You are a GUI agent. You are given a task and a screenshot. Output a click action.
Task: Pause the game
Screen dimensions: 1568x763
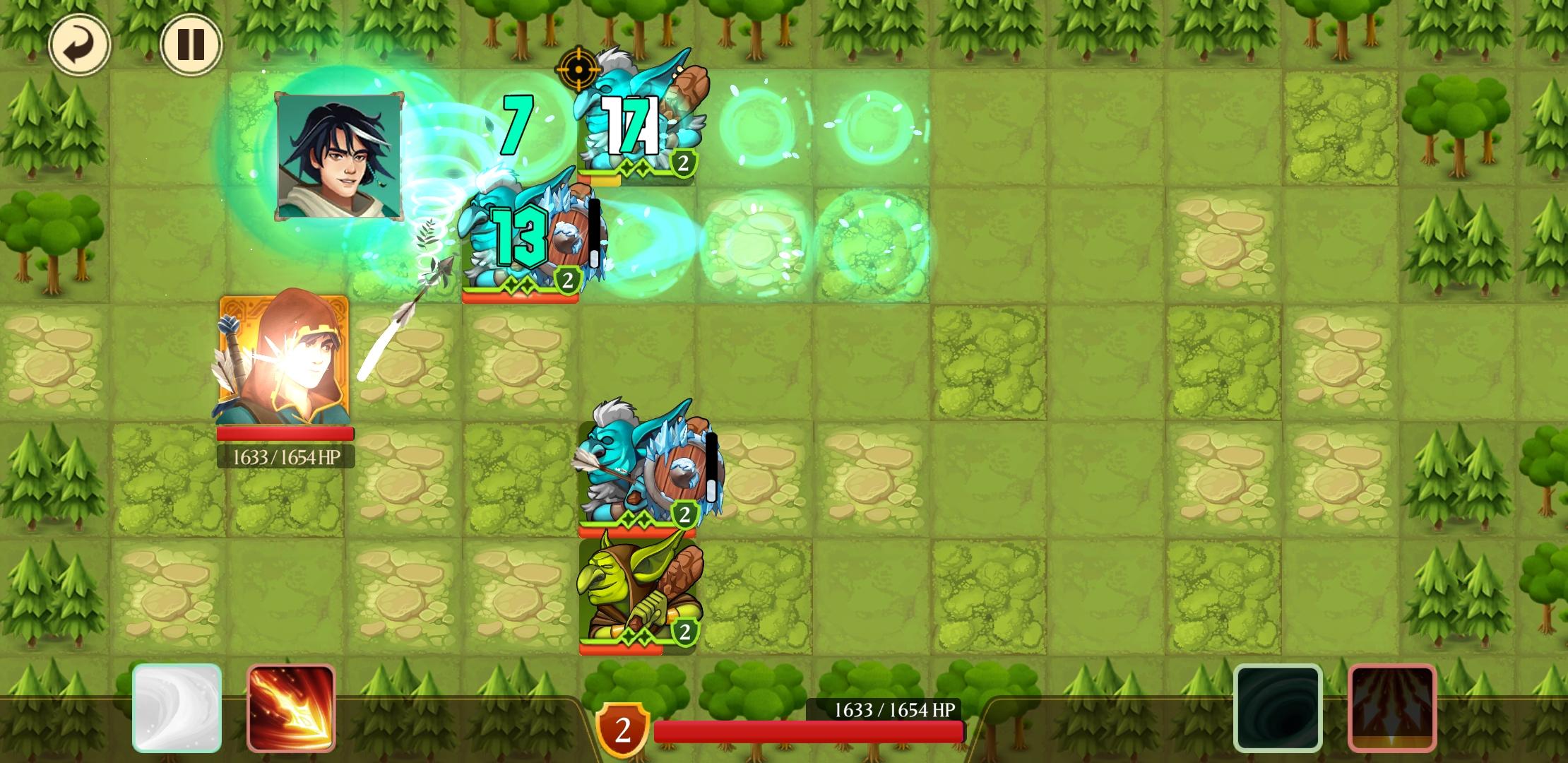click(191, 44)
